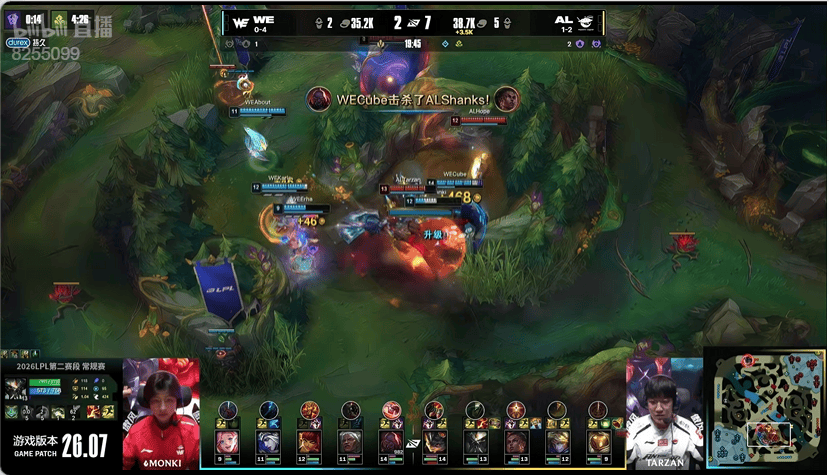829x475 pixels.
Task: Select the red-haired level 12 champion portrait
Action: [x=310, y=443]
